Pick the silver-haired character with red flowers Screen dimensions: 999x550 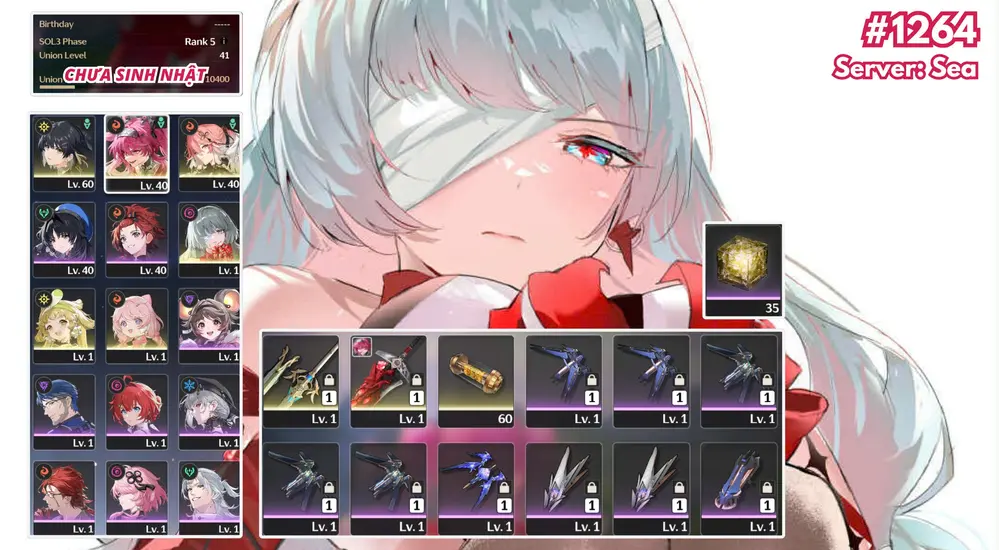[x=209, y=239]
